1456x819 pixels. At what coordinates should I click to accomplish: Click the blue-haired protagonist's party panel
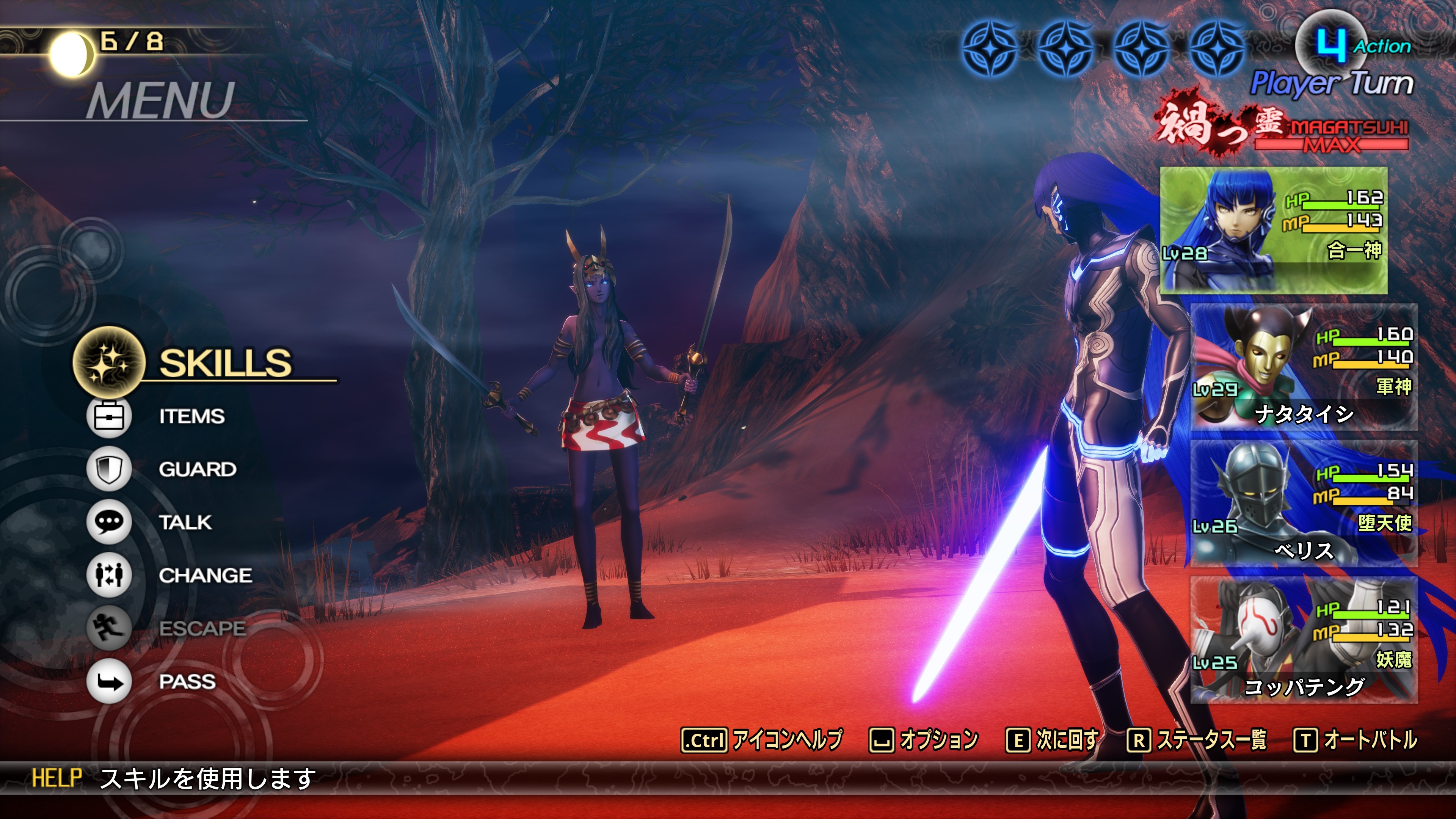[1273, 230]
